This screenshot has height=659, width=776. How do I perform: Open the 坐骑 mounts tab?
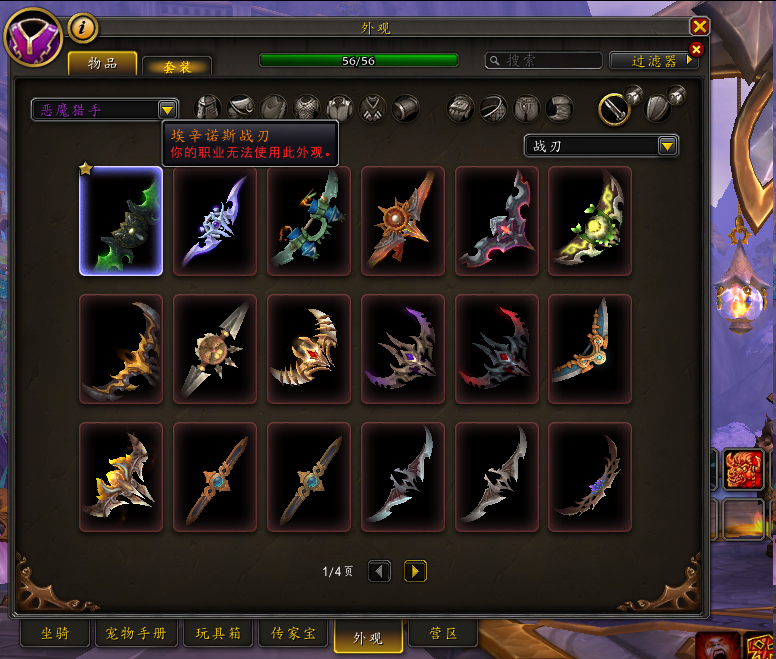(x=55, y=634)
